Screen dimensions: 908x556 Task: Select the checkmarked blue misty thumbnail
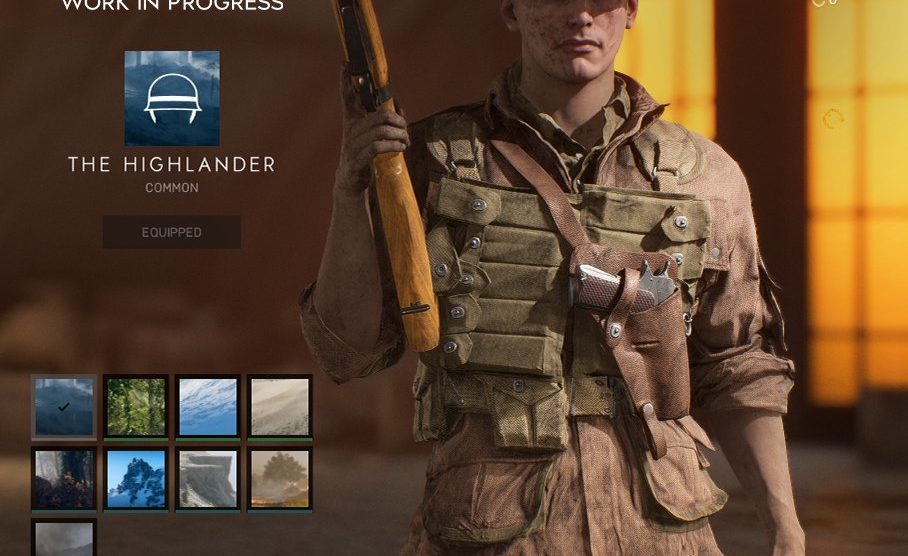pos(64,407)
